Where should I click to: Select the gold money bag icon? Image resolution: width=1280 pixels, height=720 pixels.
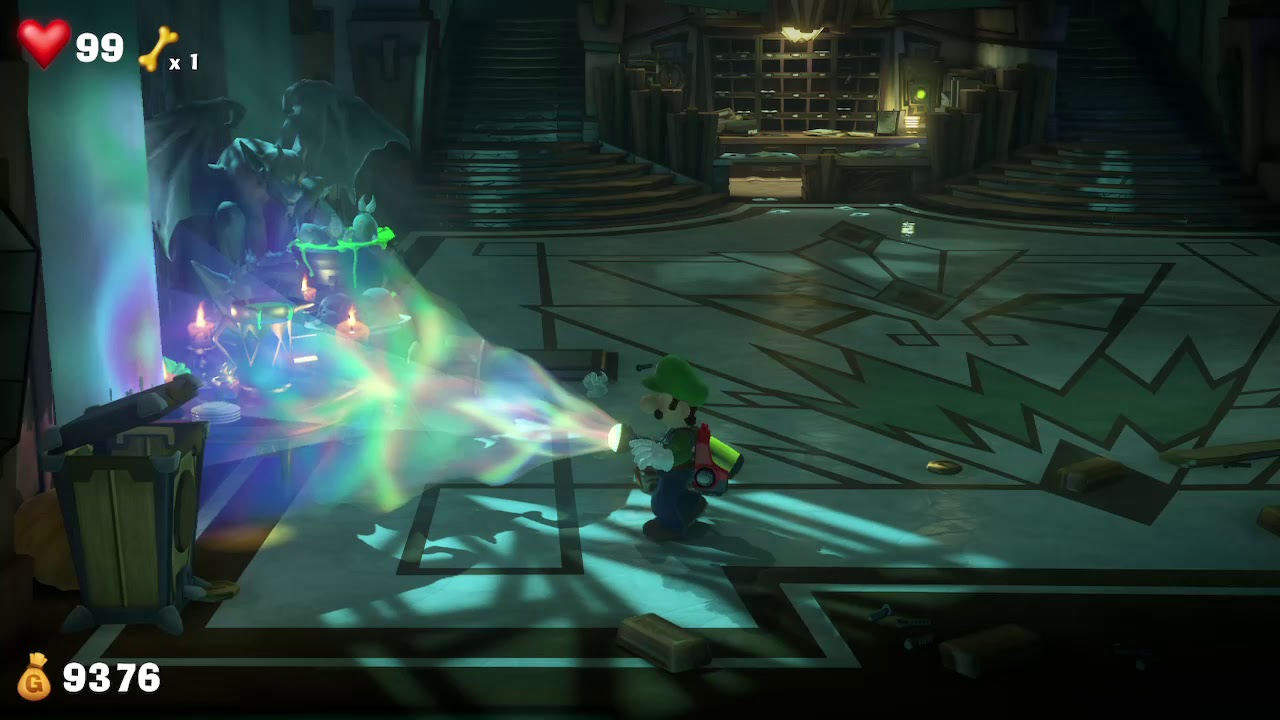point(34,677)
